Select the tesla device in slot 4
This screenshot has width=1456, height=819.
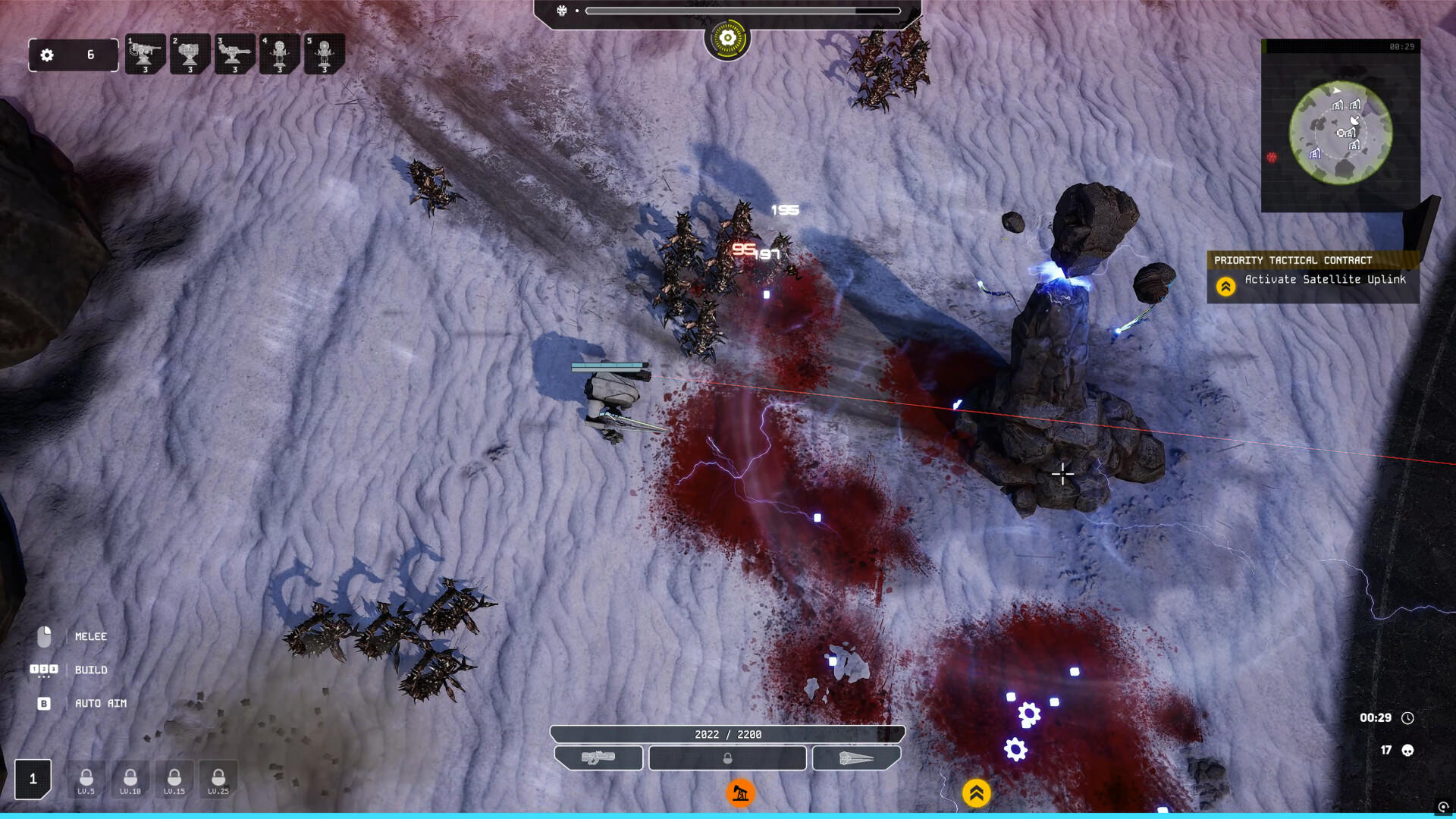(279, 53)
